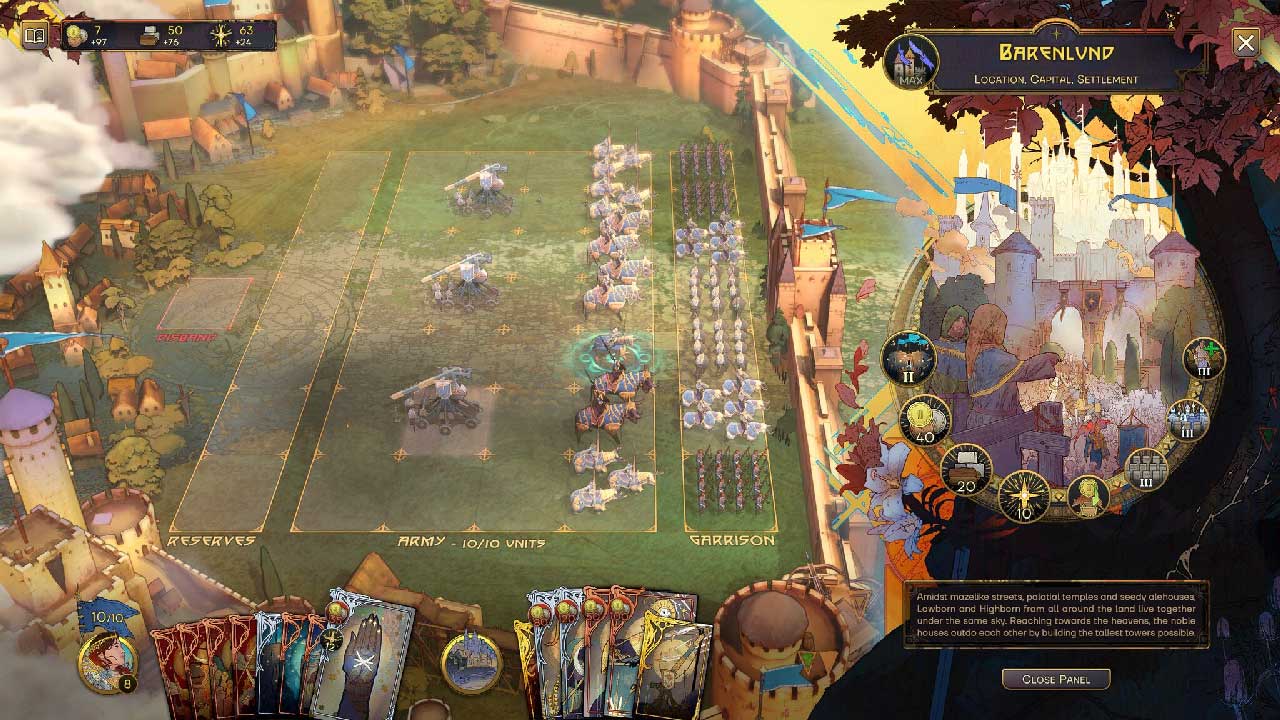Image resolution: width=1280 pixels, height=720 pixels.
Task: Select the tier II building icon with blue cloud
Action: pyautogui.click(x=908, y=357)
